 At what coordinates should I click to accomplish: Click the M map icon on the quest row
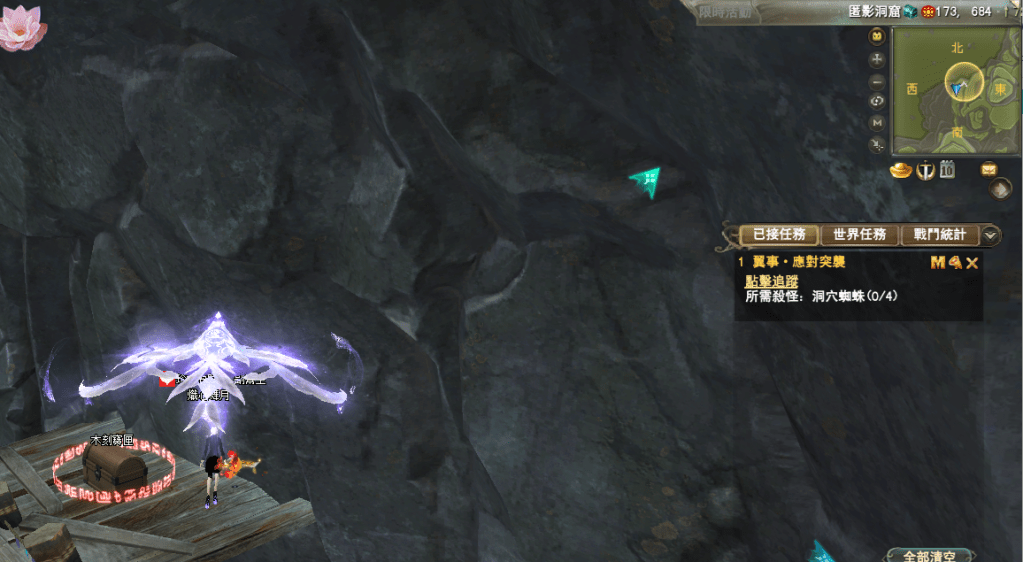(x=937, y=262)
